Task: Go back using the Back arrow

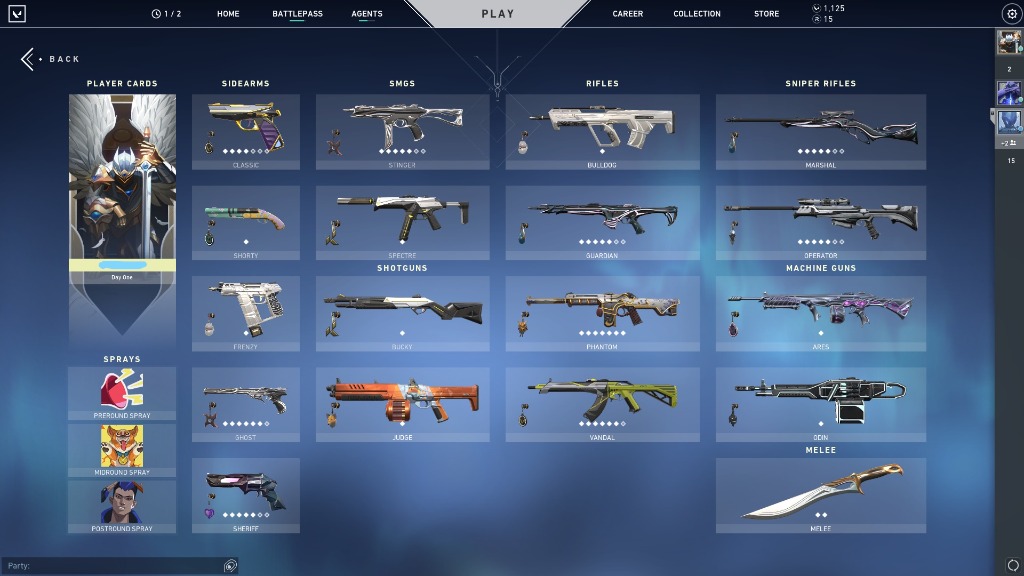Action: point(29,59)
